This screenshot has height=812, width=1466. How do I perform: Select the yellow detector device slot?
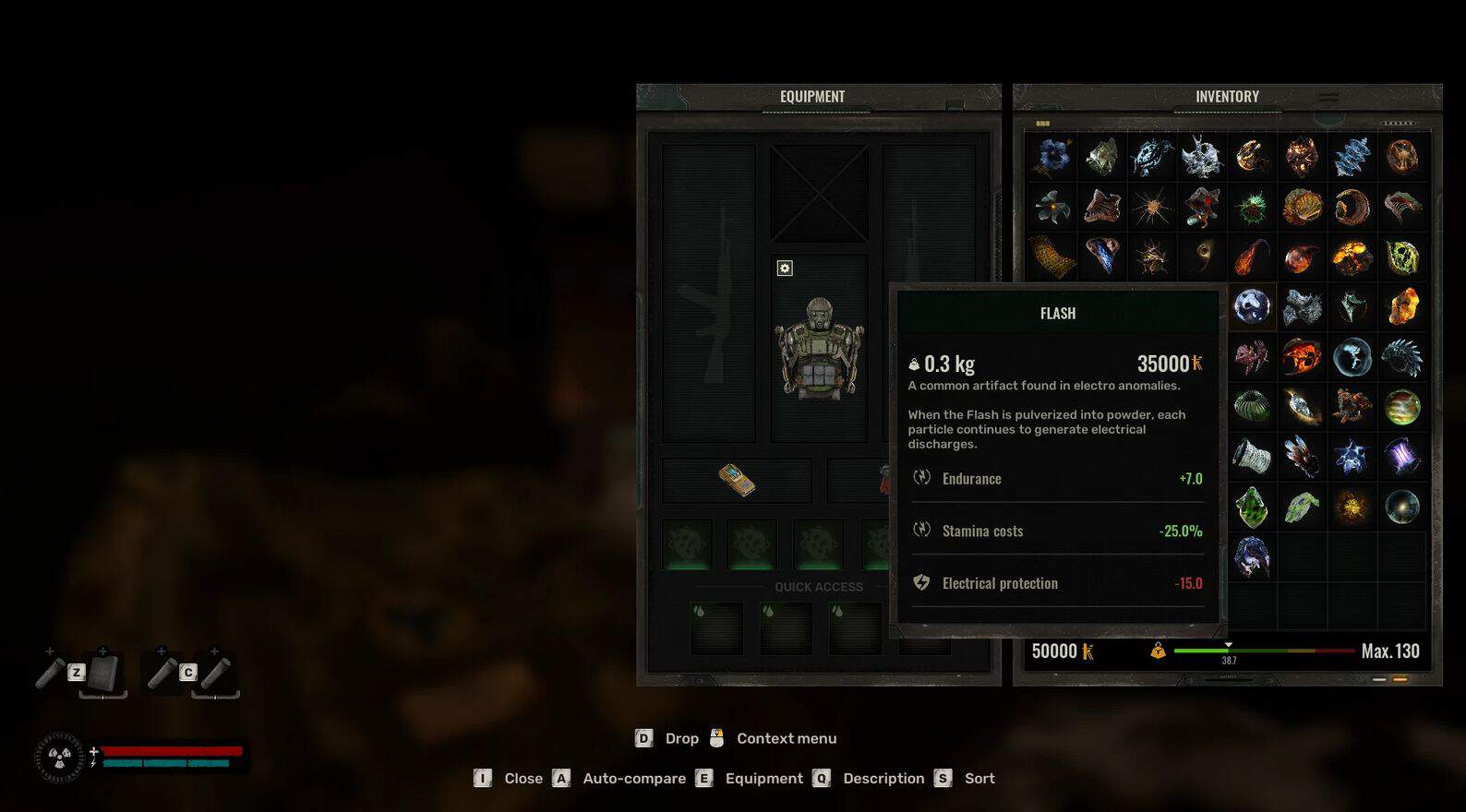click(x=737, y=480)
